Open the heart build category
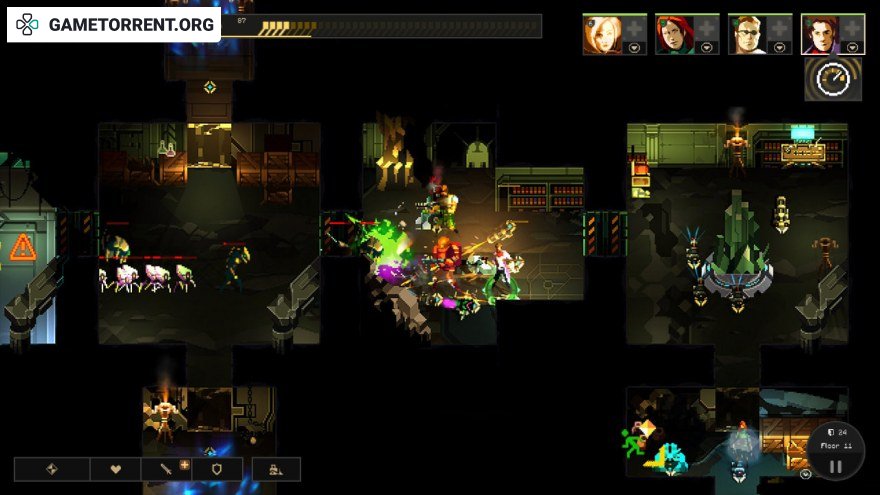880x495 pixels. 115,469
